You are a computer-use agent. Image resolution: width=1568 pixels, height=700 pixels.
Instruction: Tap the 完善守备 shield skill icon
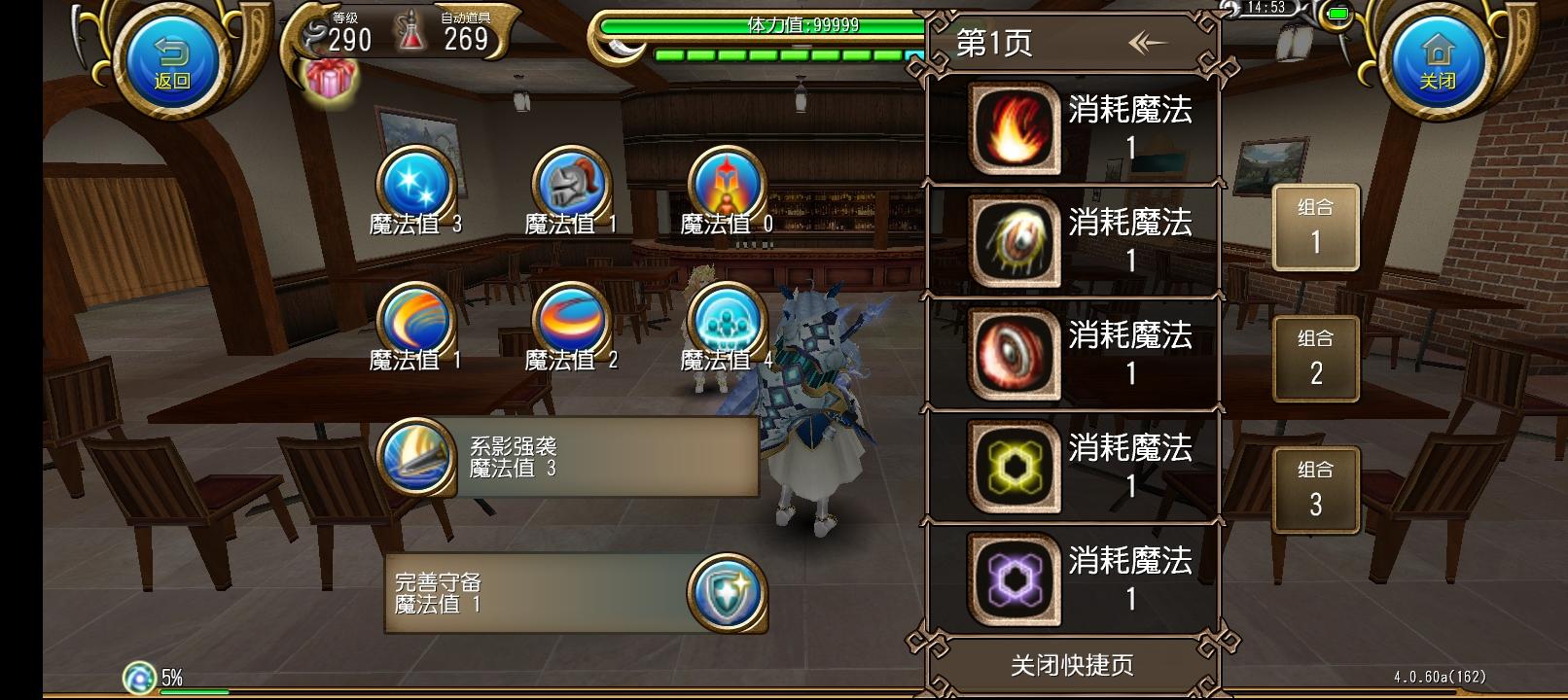(x=726, y=594)
